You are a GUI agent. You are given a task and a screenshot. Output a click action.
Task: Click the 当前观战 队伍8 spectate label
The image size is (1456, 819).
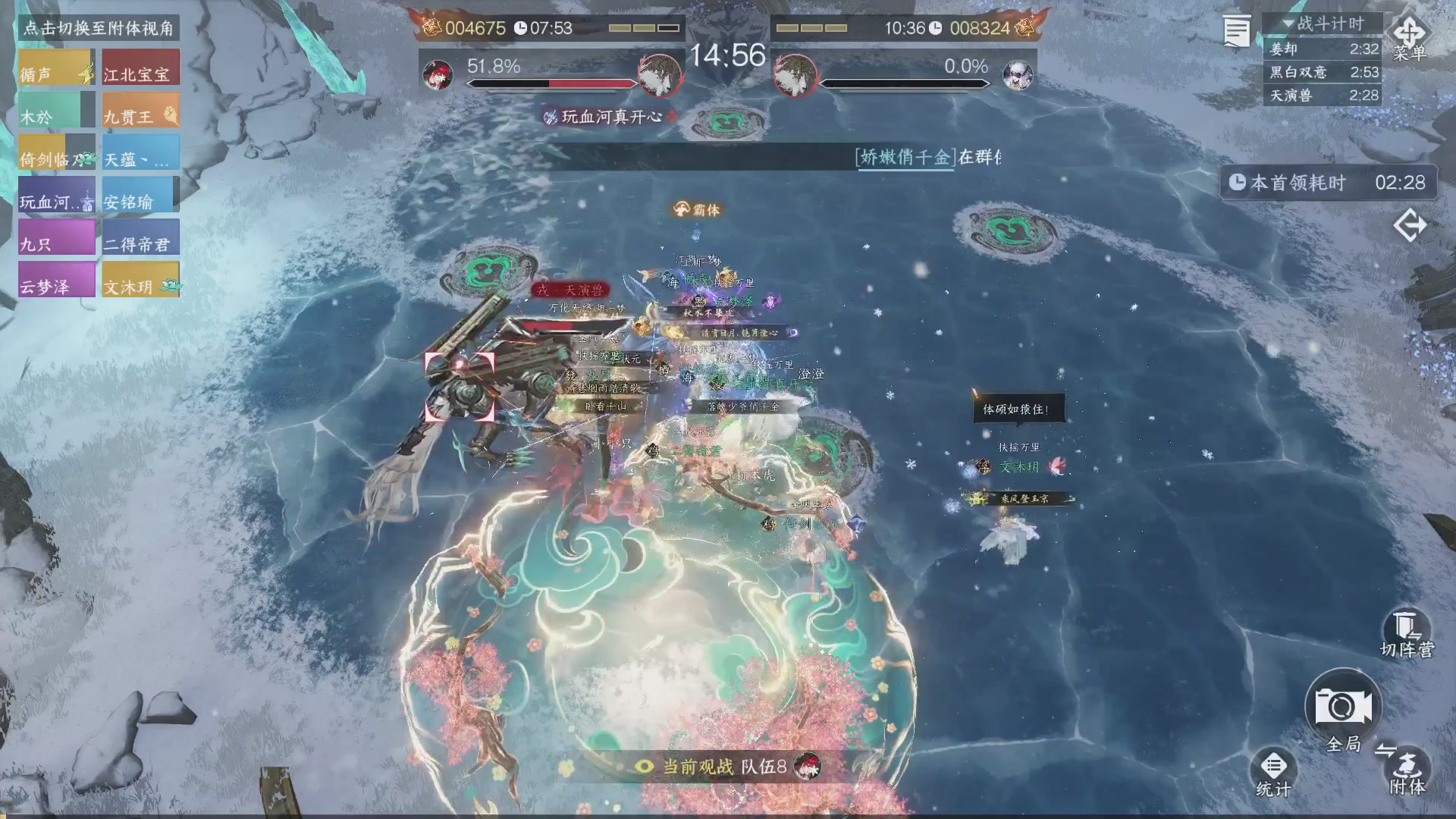pos(724,767)
